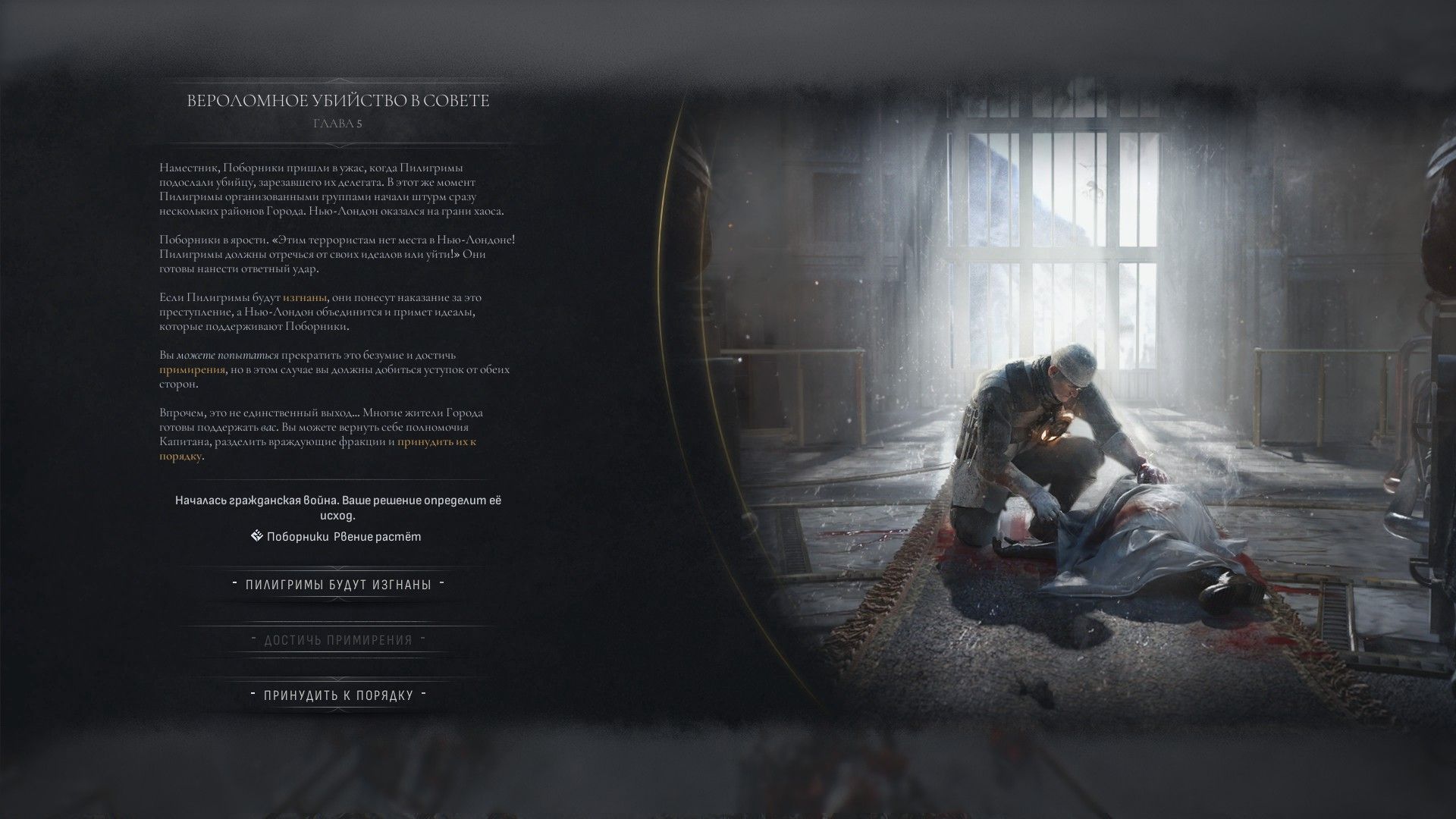Click the highlighted «изгнаны» keyword link
The width and height of the screenshot is (1456, 819).
305,298
